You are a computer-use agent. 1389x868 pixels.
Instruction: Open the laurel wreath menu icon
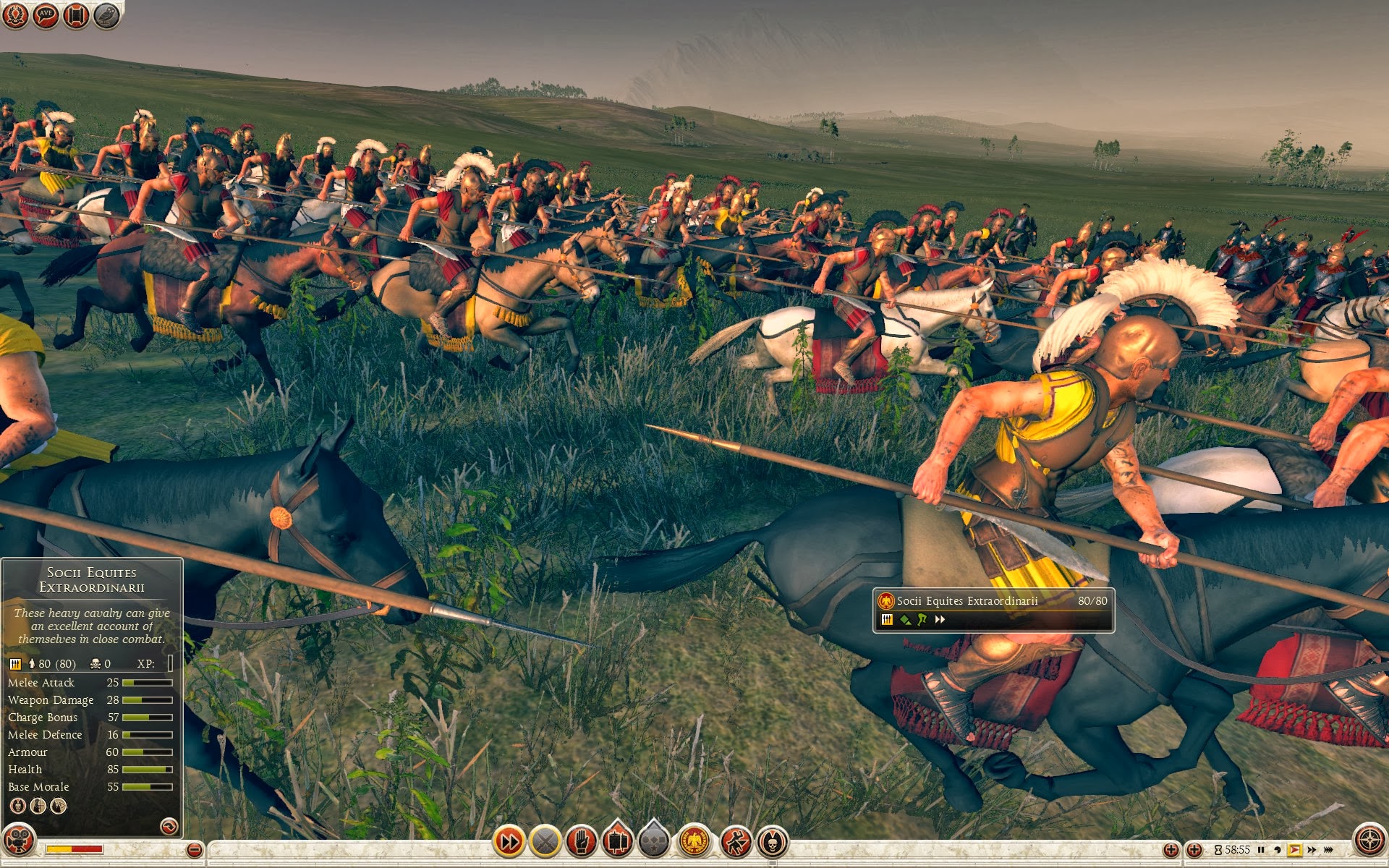coord(15,15)
